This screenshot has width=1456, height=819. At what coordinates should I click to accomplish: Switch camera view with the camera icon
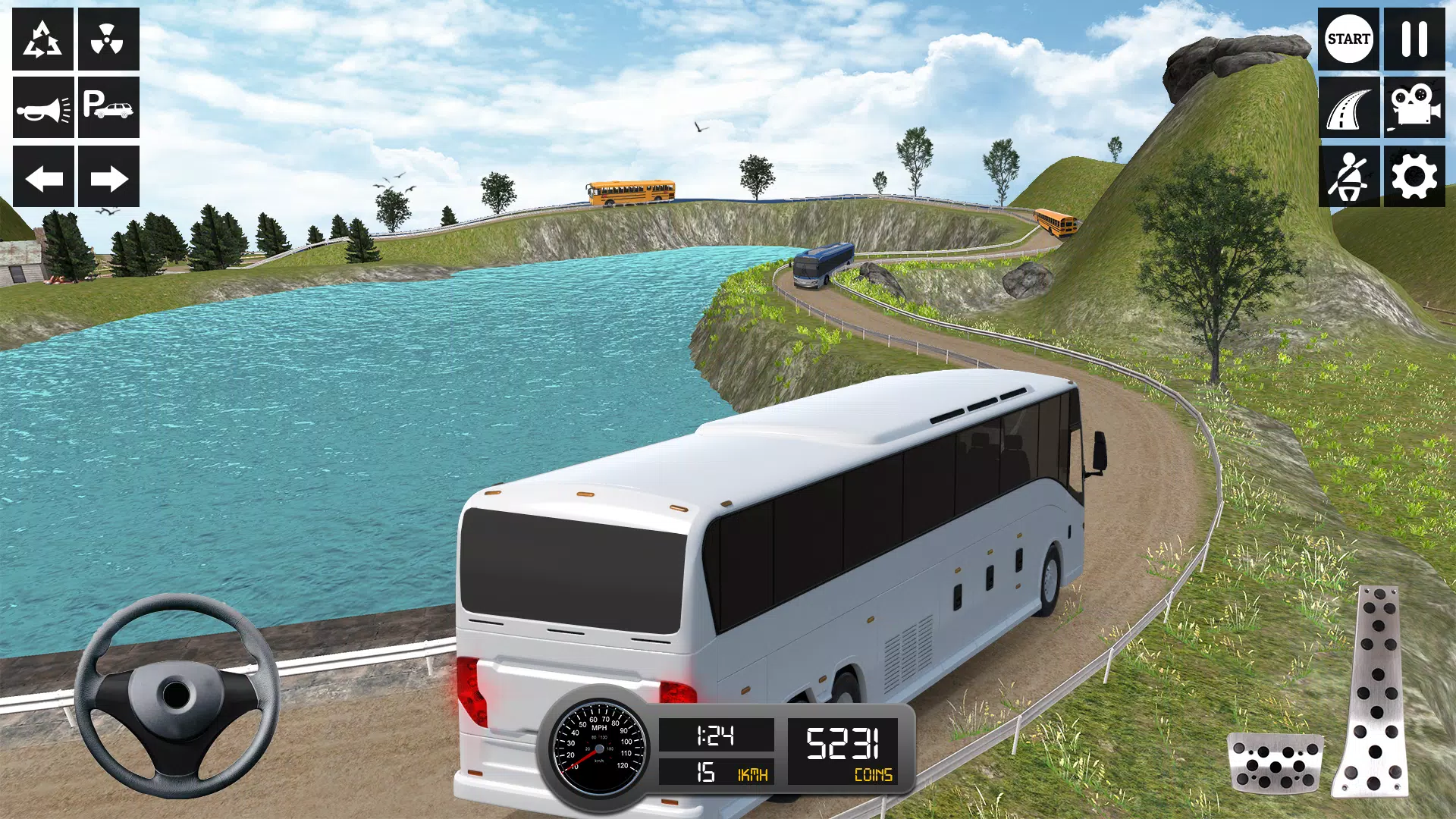1414,108
